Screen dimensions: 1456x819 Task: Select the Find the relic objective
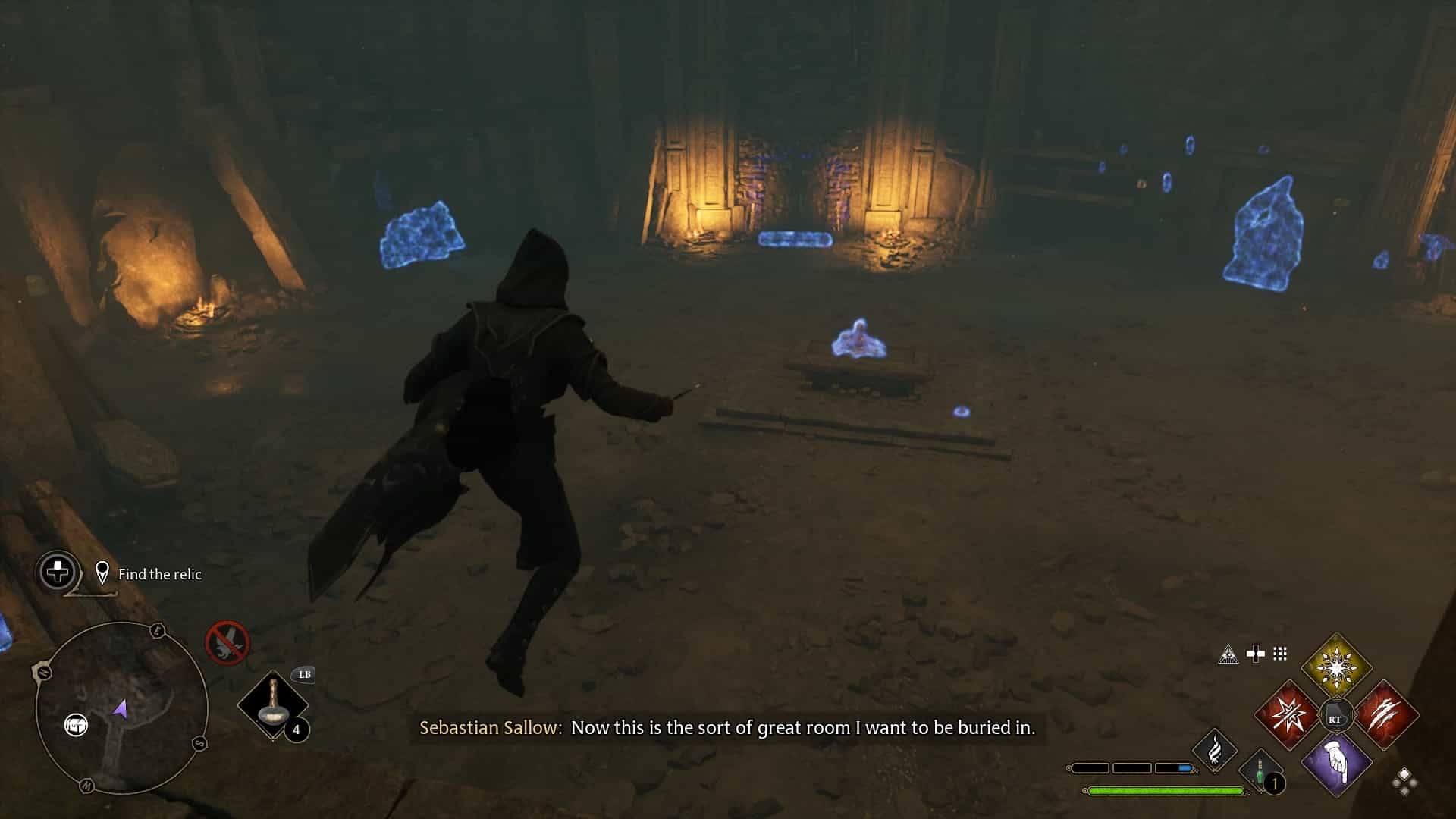(x=159, y=574)
